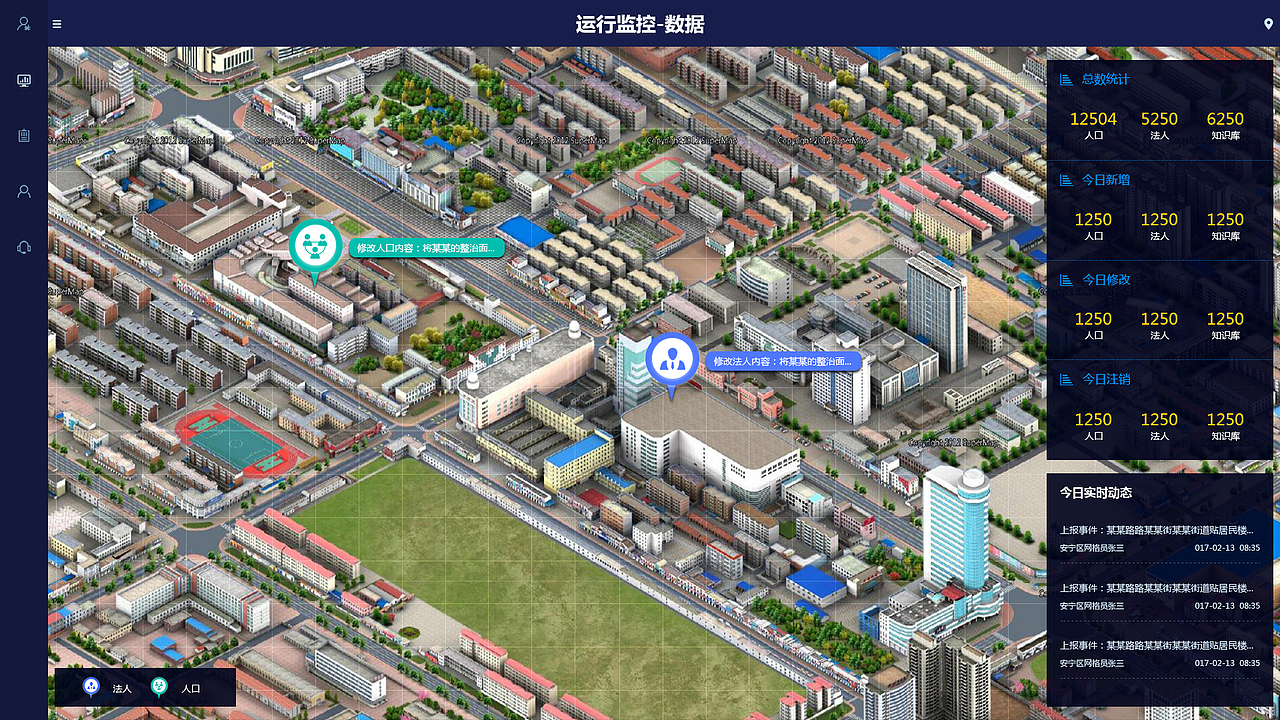1280x720 pixels.
Task: Click the chart icon beside 总数统计 heading
Action: coord(1065,79)
